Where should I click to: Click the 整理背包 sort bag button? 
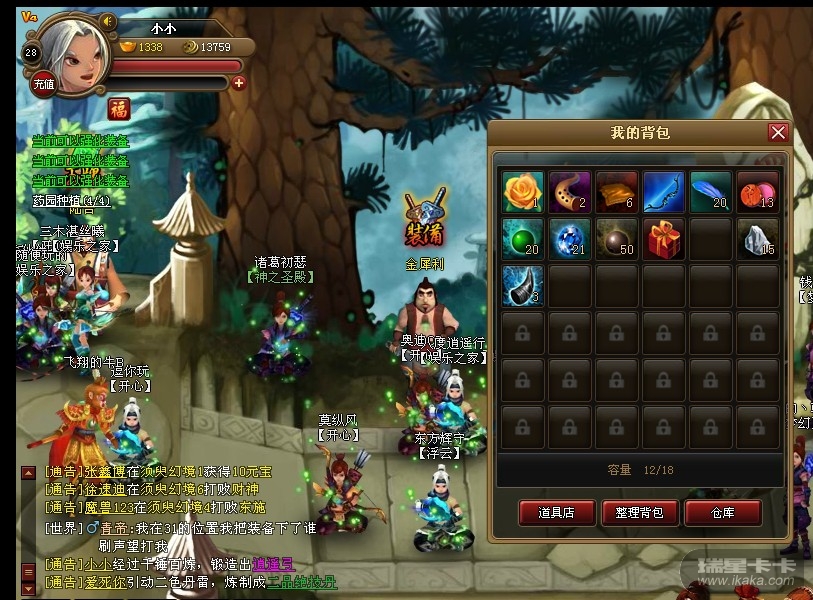640,513
